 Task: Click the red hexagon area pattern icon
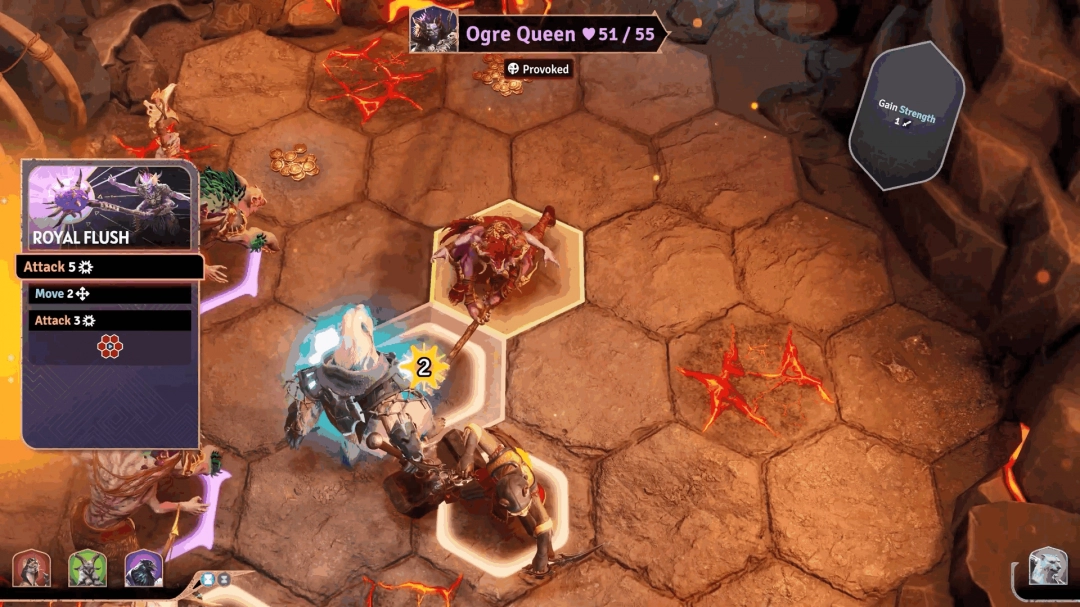coord(110,347)
